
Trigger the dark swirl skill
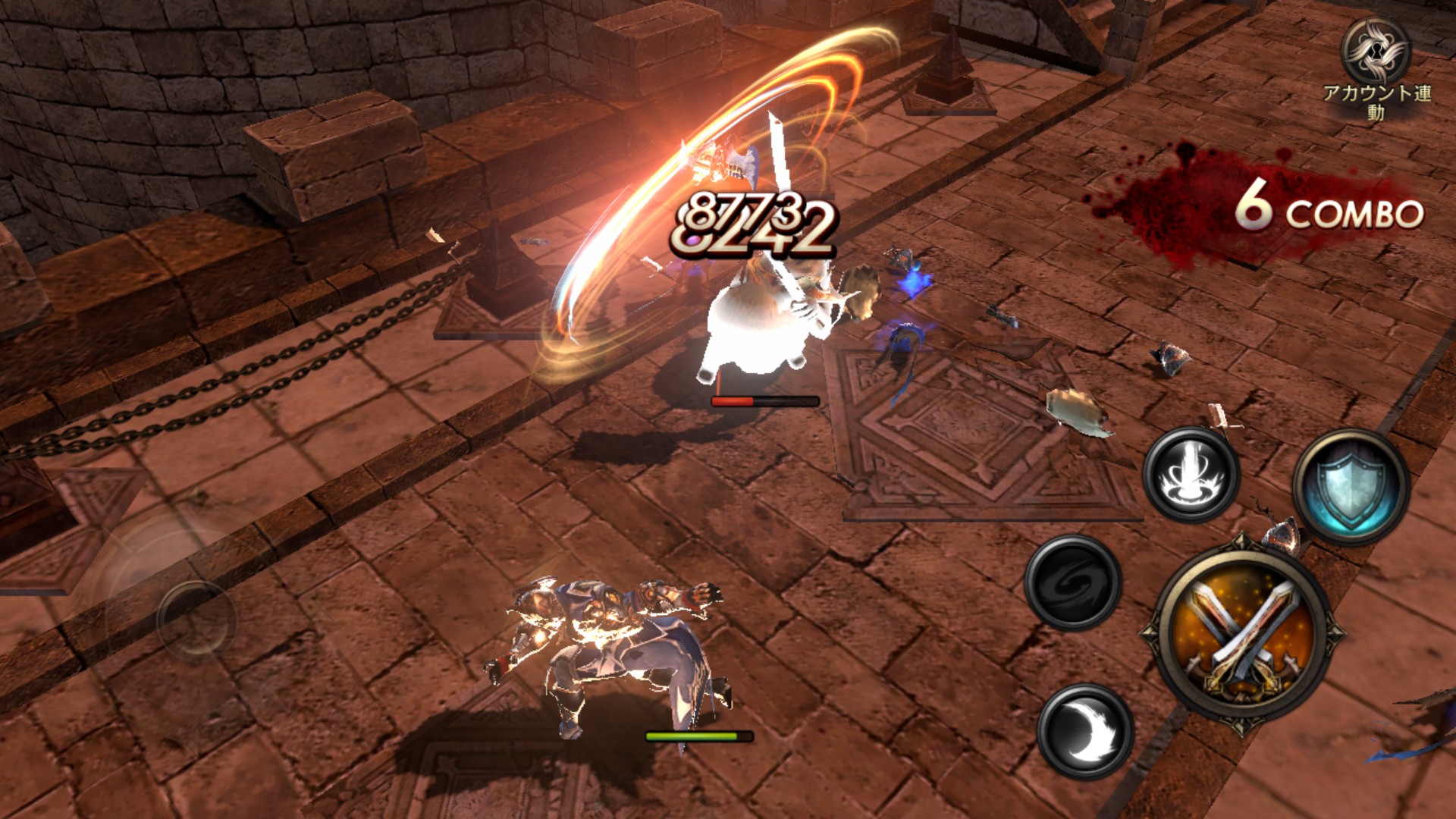pos(1072,582)
